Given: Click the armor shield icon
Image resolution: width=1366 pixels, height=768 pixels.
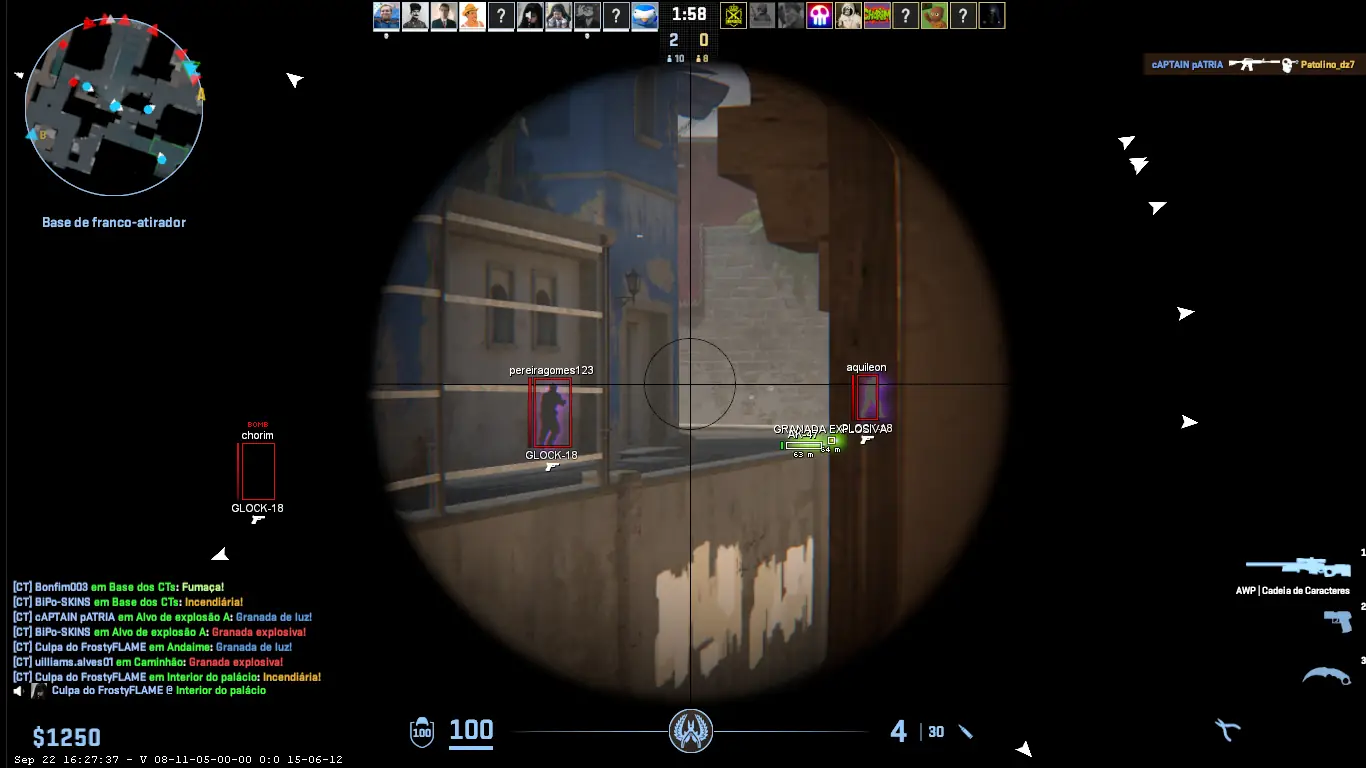Looking at the screenshot, I should pos(422,733).
